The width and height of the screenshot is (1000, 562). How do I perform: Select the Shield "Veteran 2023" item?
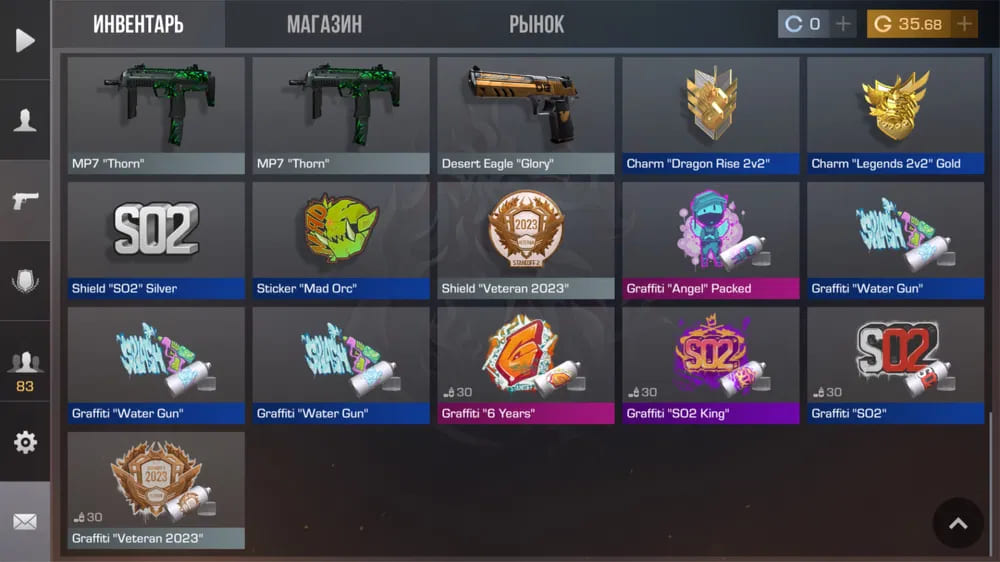coord(525,240)
